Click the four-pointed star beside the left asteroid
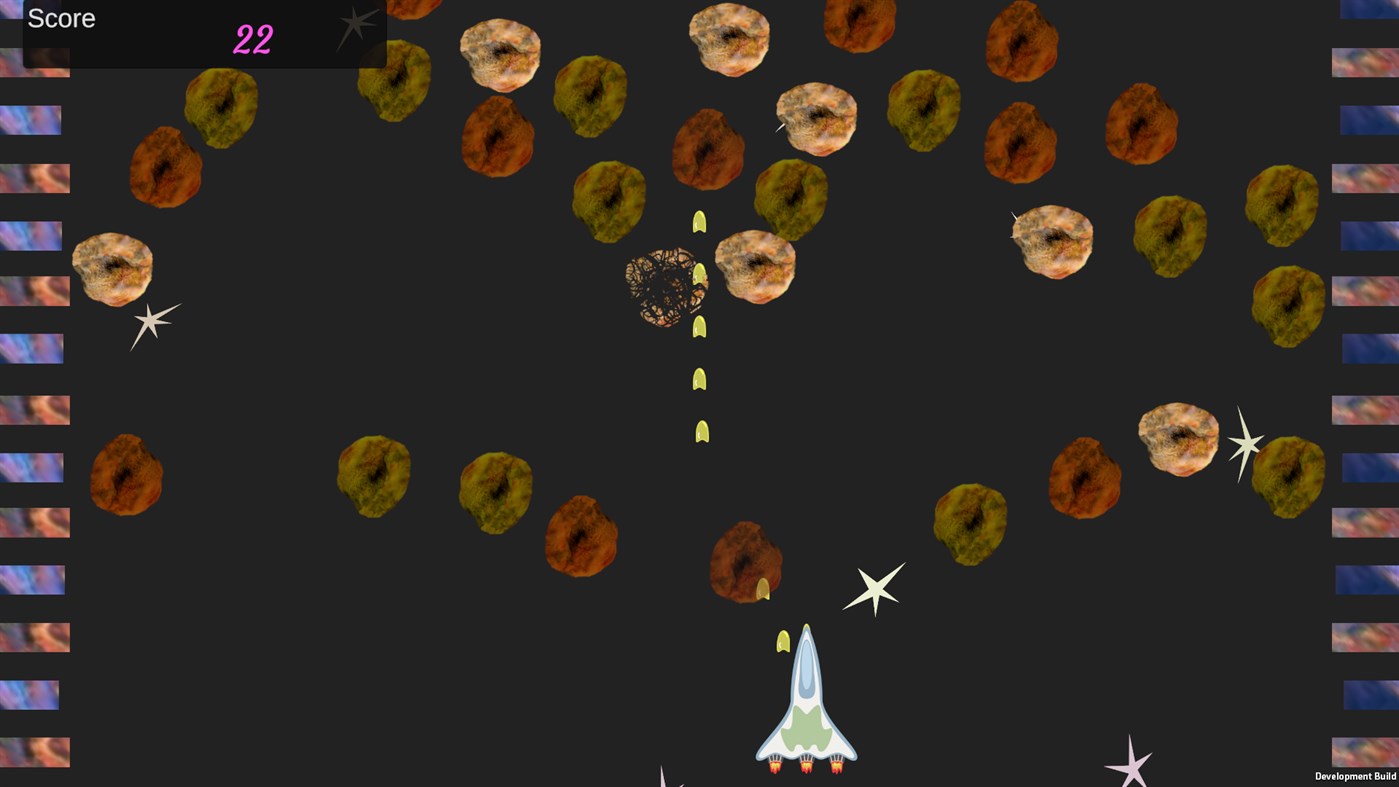 pos(153,322)
